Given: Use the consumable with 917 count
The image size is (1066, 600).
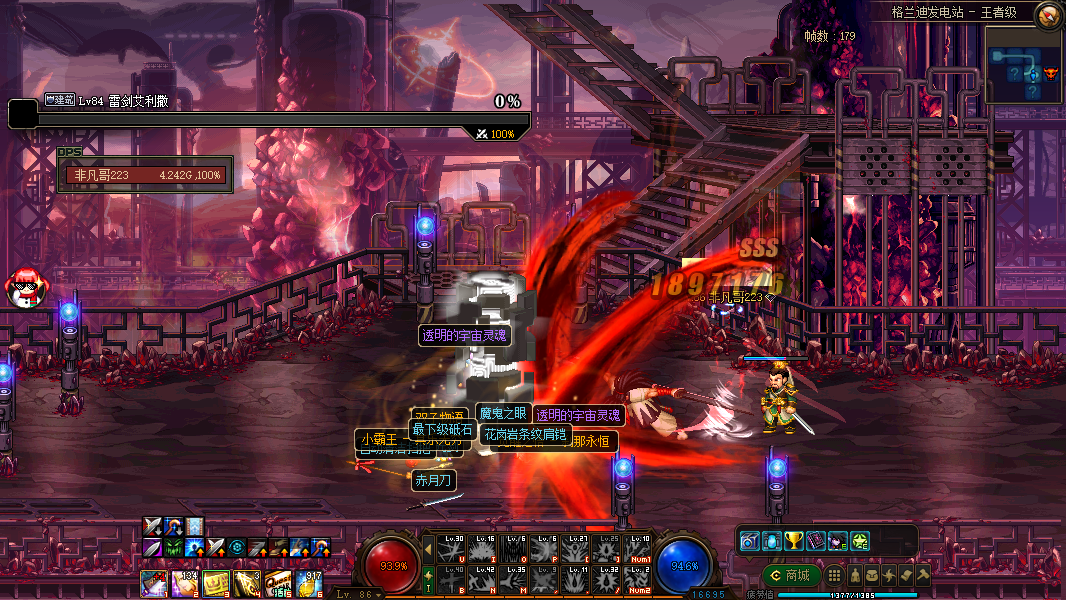Looking at the screenshot, I should point(309,582).
